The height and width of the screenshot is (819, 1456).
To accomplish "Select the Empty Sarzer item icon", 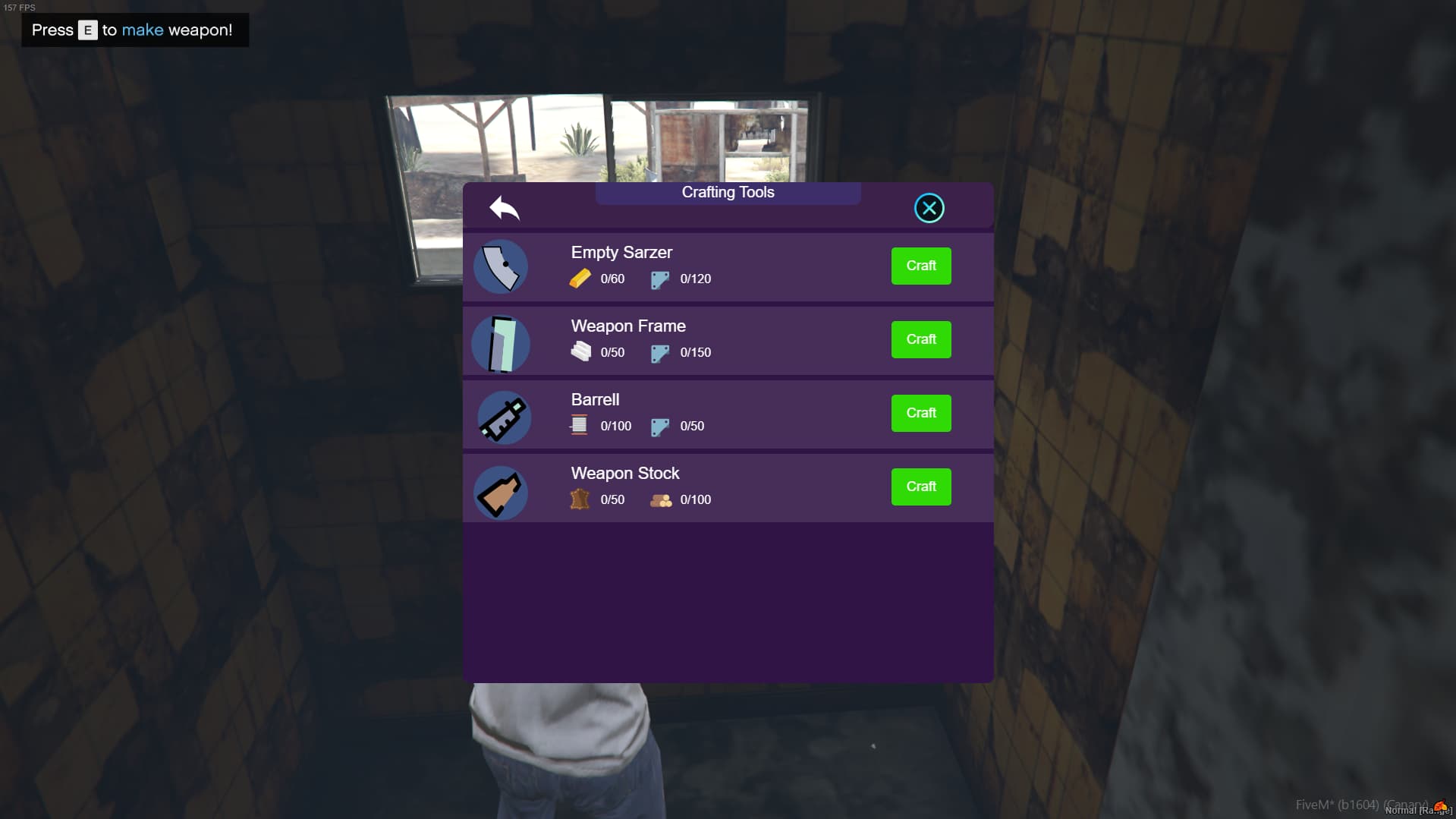I will [501, 266].
